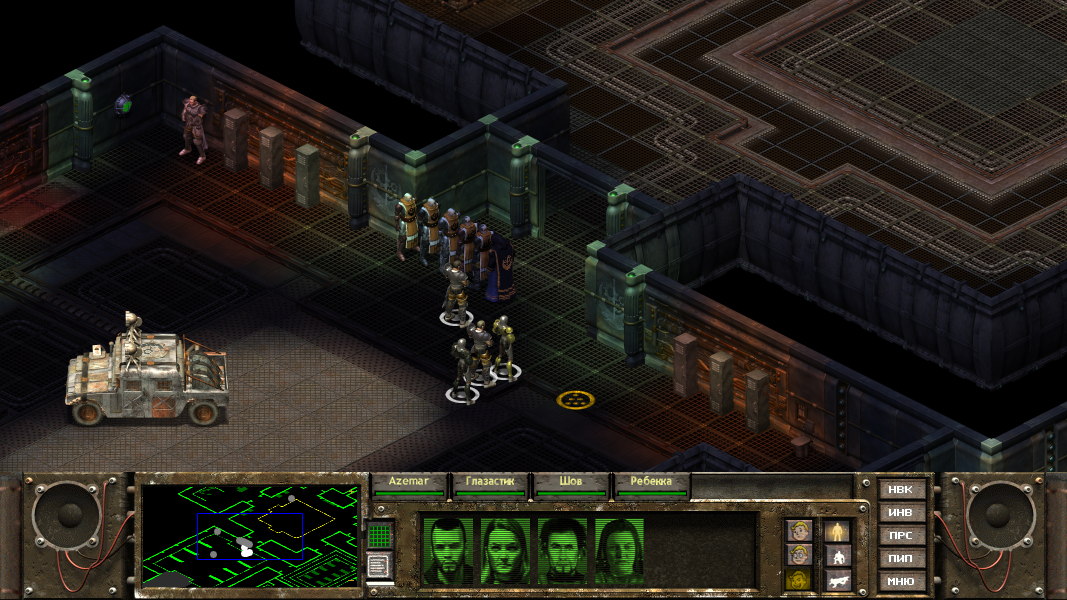Choose the fourth squad member portrait
Image resolution: width=1067 pixels, height=600 pixels.
pos(619,550)
